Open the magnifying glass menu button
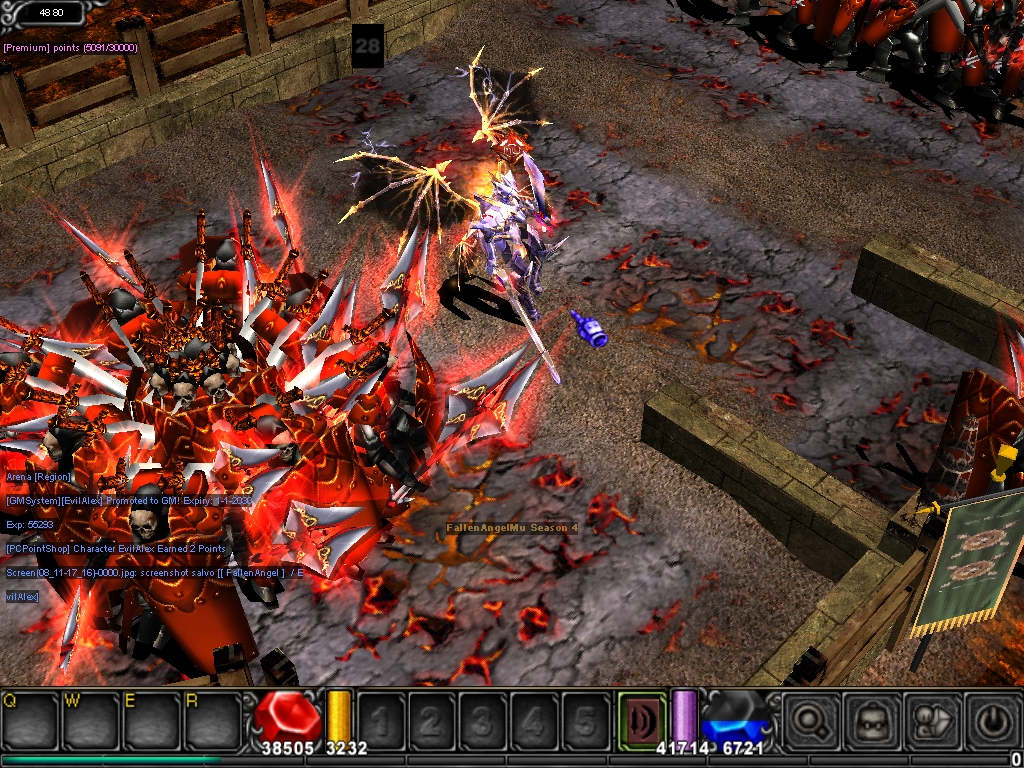The height and width of the screenshot is (768, 1024). click(x=810, y=719)
